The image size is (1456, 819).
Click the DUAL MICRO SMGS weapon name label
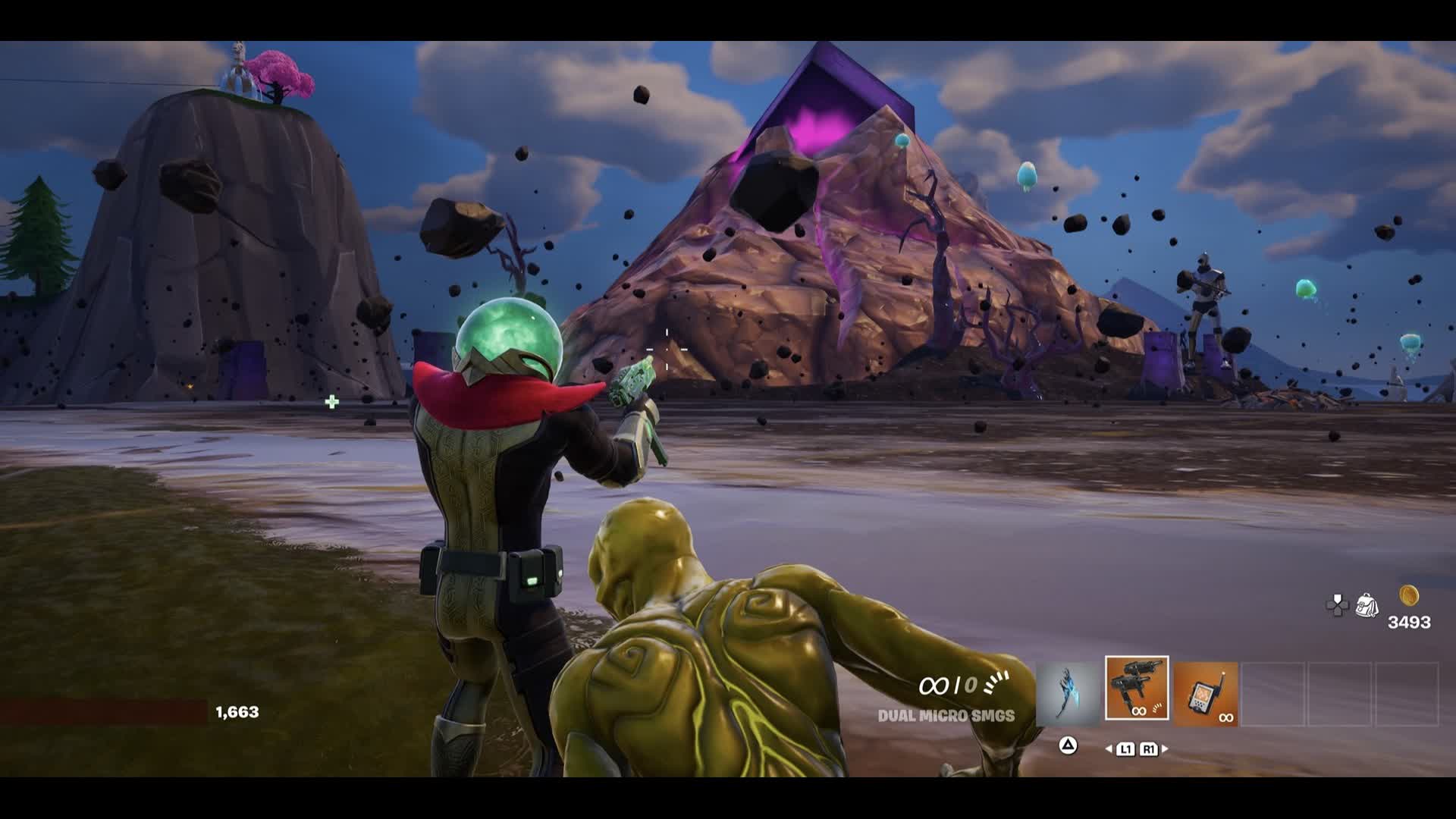tap(946, 715)
